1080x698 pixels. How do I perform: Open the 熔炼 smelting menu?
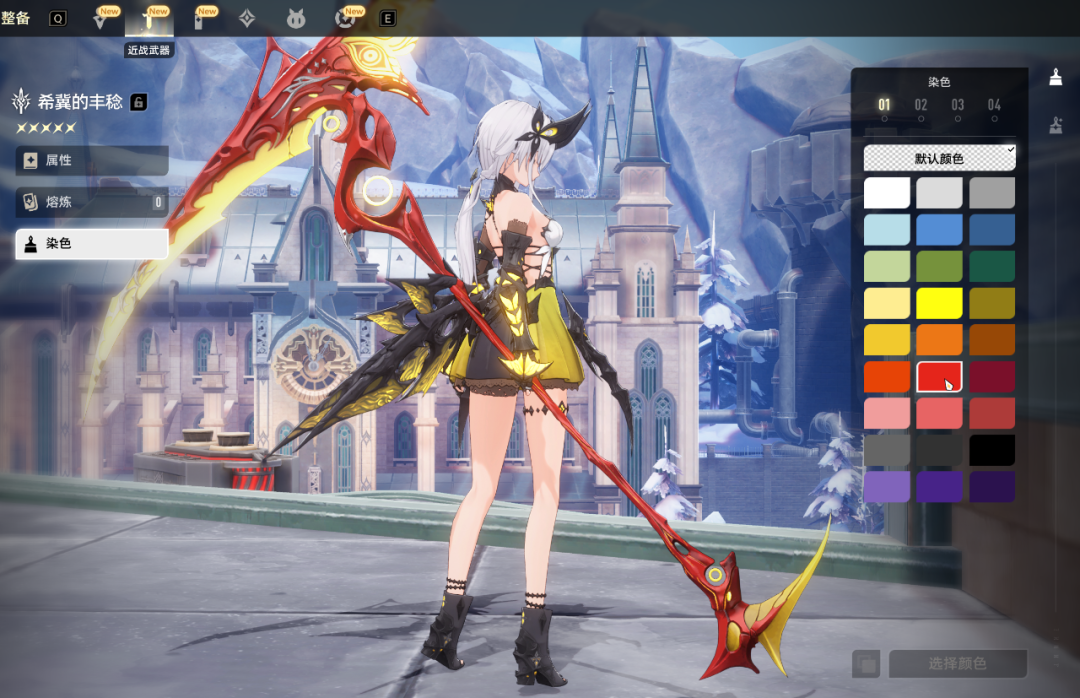click(x=91, y=203)
